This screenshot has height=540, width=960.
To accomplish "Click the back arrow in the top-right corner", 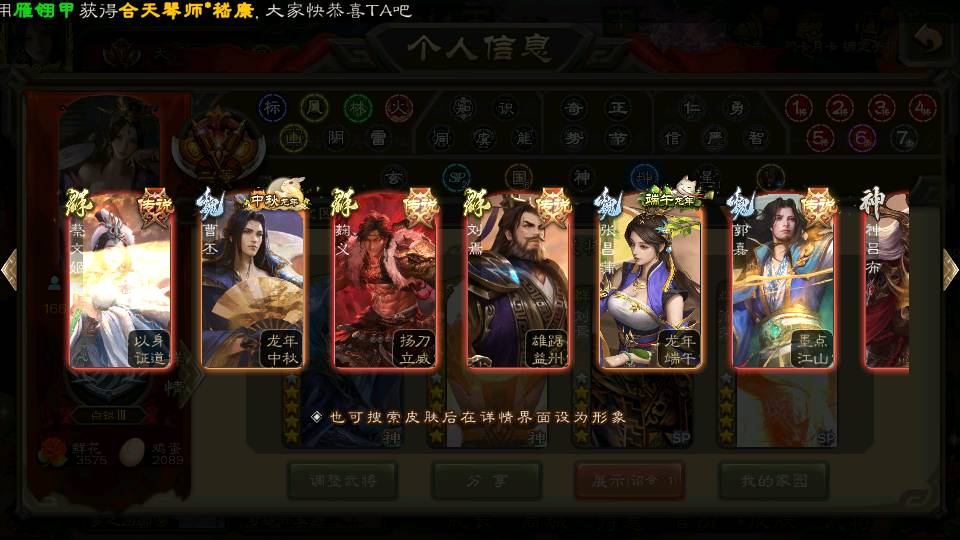I will (x=928, y=40).
